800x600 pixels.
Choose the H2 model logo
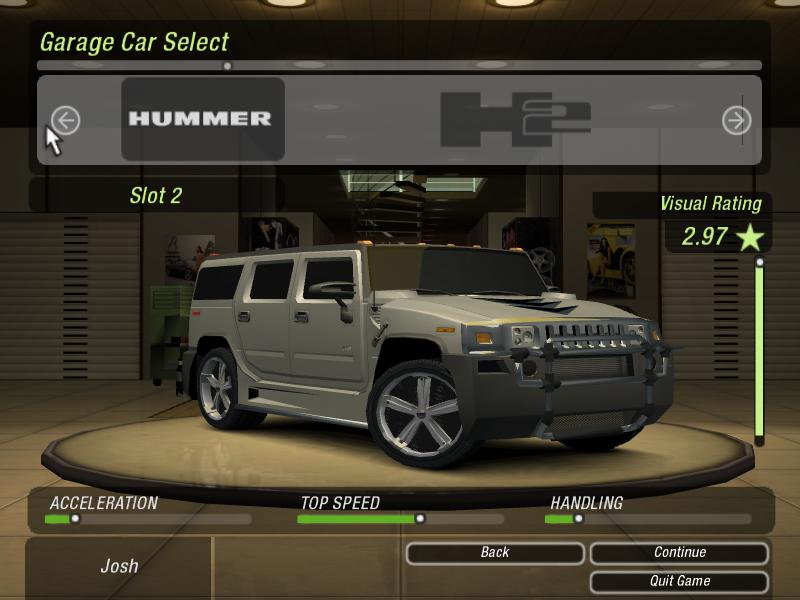coord(515,119)
